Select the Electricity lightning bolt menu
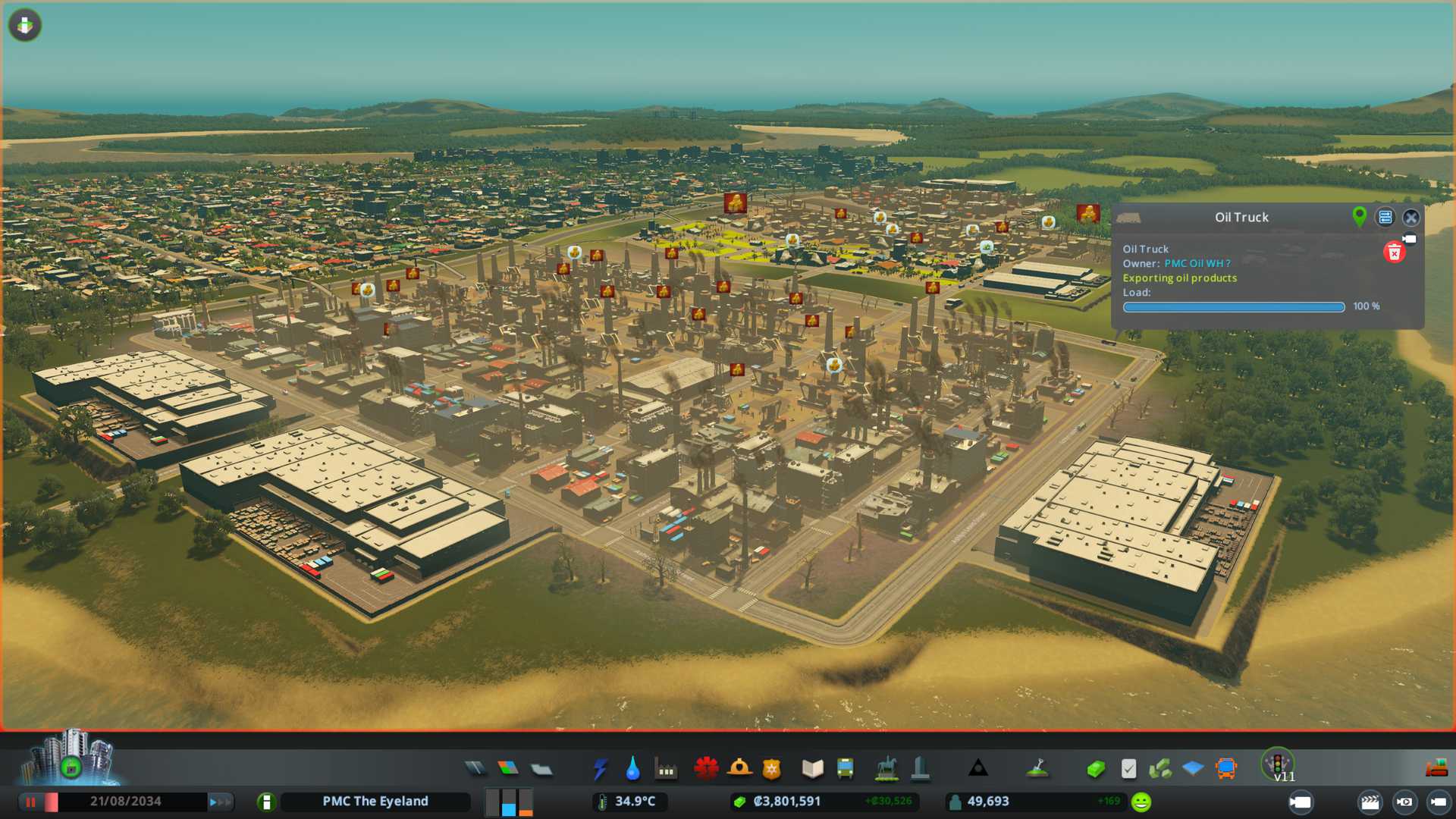1456x819 pixels. click(600, 769)
